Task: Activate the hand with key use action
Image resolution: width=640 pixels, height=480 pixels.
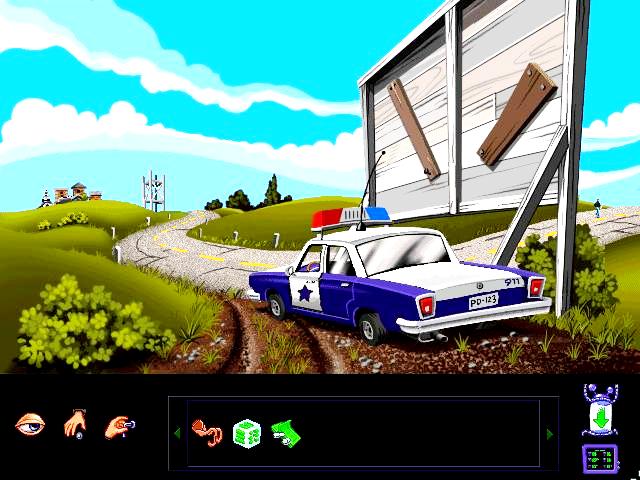Action: pos(120,425)
